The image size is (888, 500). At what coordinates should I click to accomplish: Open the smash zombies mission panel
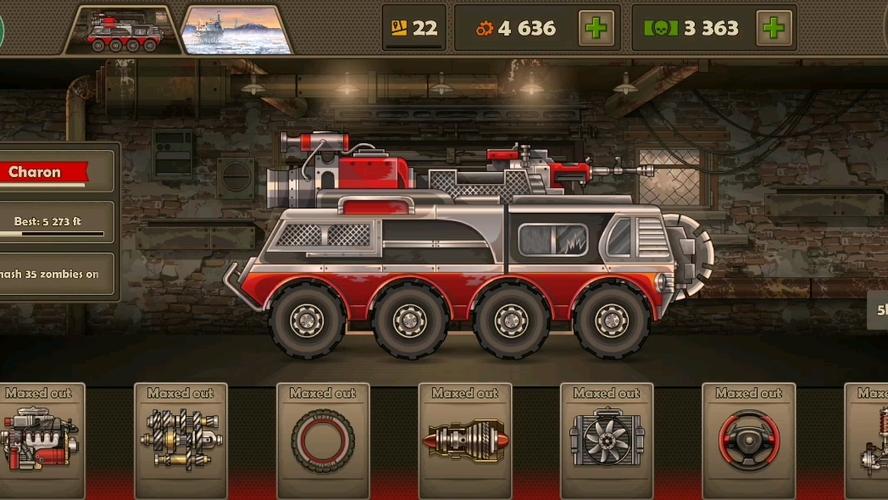[x=55, y=274]
